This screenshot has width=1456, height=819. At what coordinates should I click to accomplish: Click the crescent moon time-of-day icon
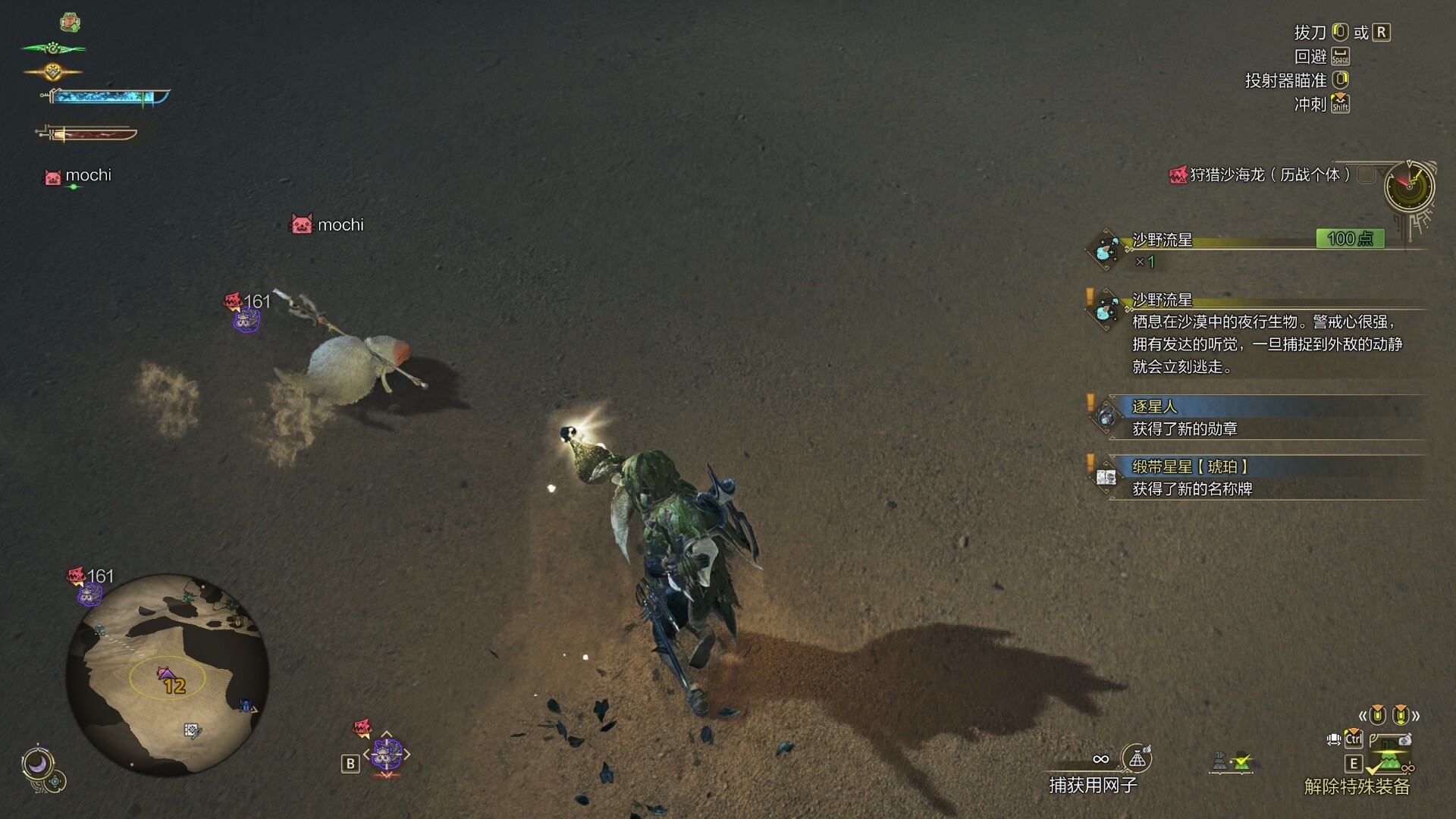[37, 763]
